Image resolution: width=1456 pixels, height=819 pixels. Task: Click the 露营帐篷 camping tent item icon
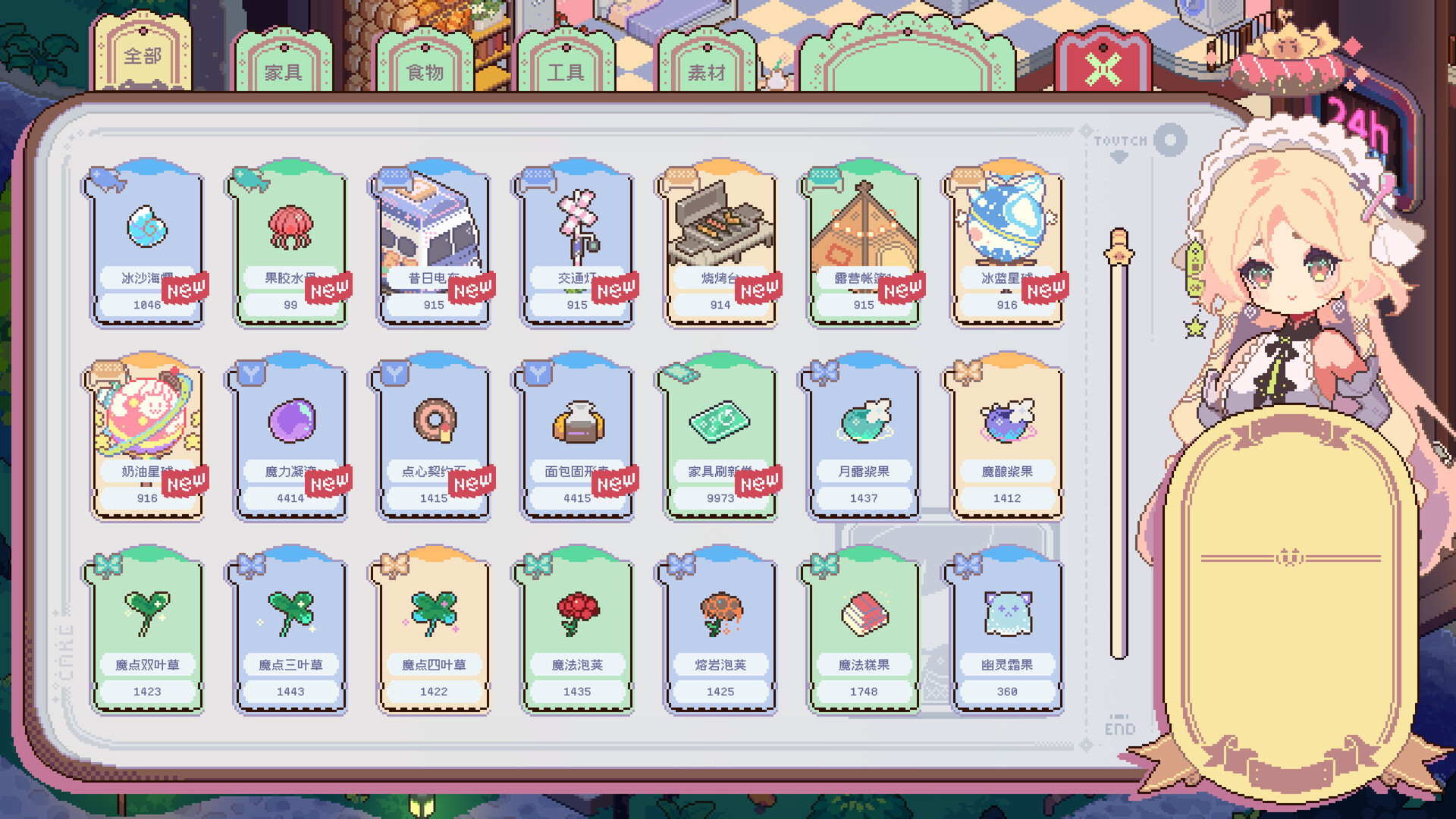point(862,224)
